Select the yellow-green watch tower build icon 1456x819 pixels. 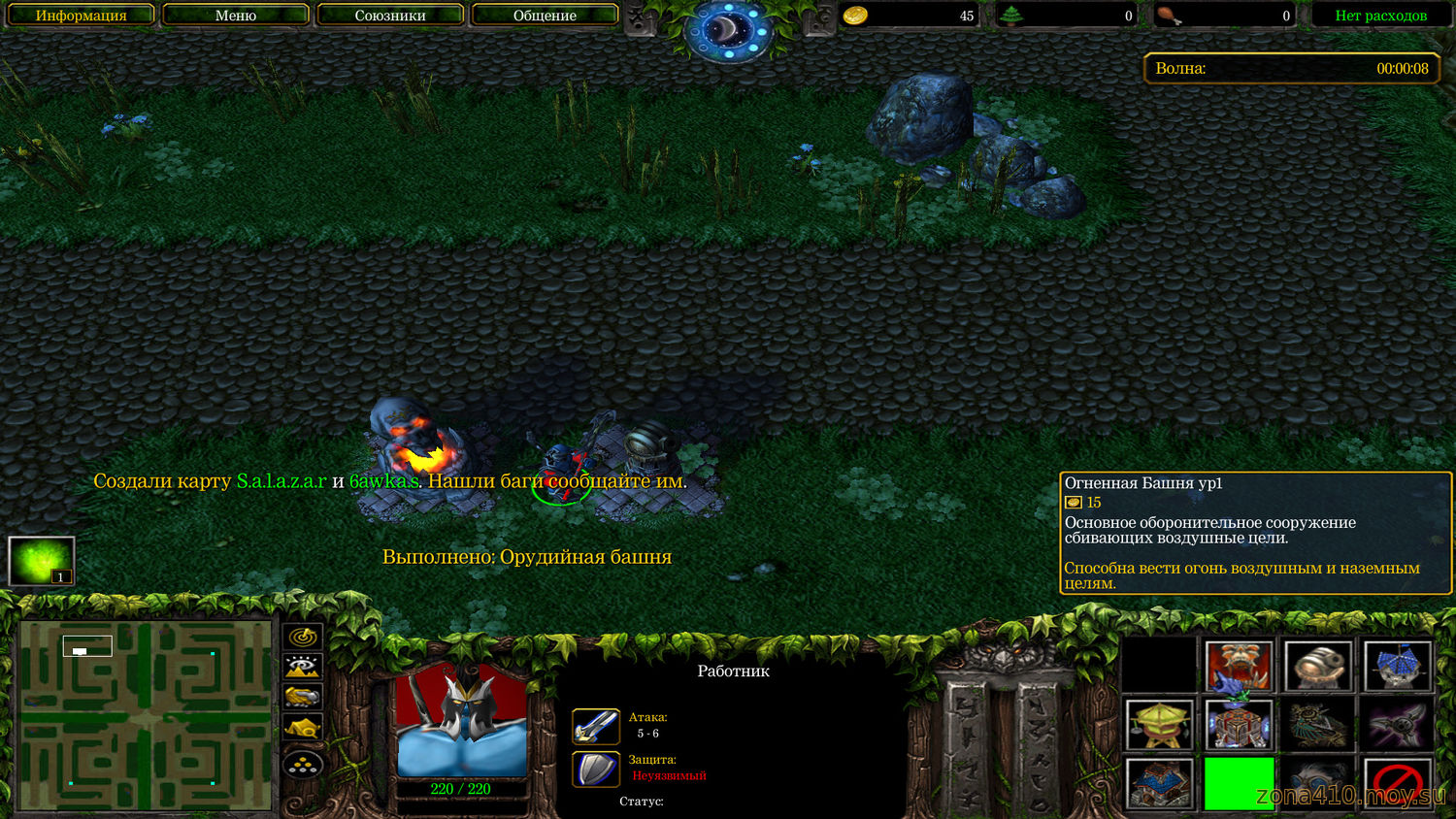(x=1159, y=725)
